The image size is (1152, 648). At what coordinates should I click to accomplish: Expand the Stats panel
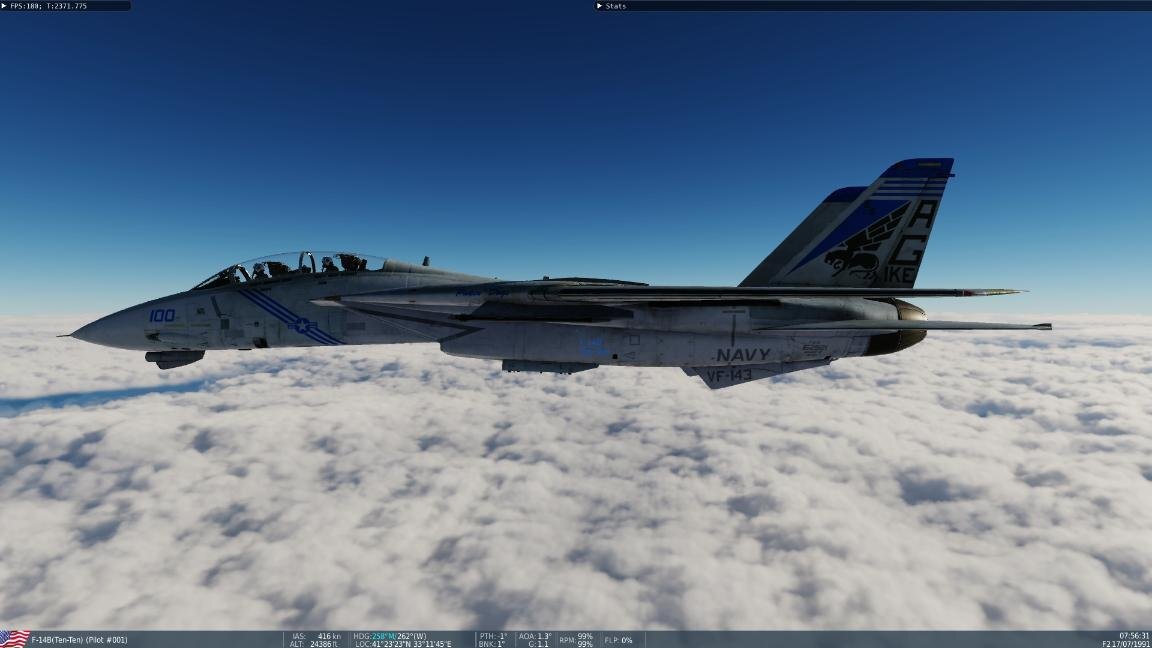coord(600,6)
